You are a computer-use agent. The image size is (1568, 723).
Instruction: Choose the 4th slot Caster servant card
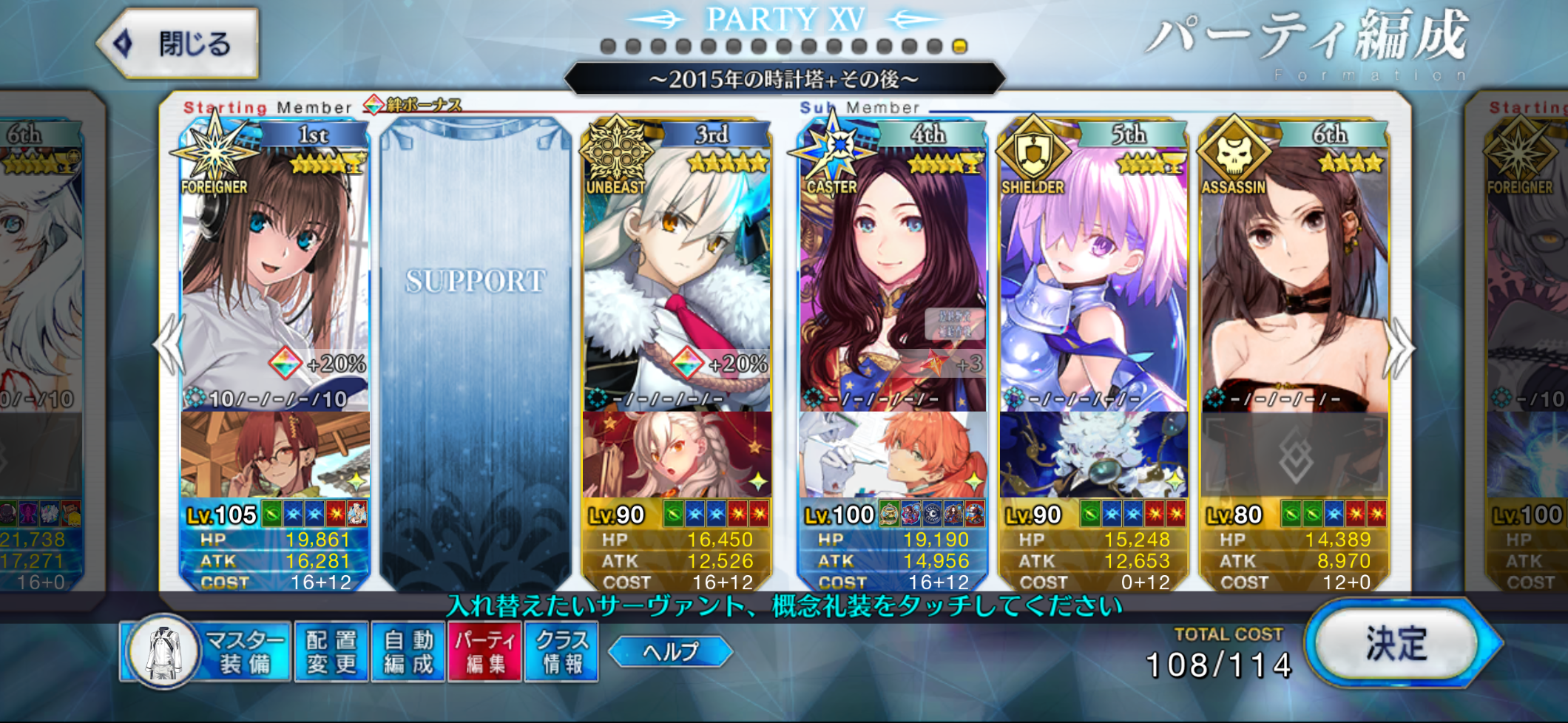(x=892, y=281)
